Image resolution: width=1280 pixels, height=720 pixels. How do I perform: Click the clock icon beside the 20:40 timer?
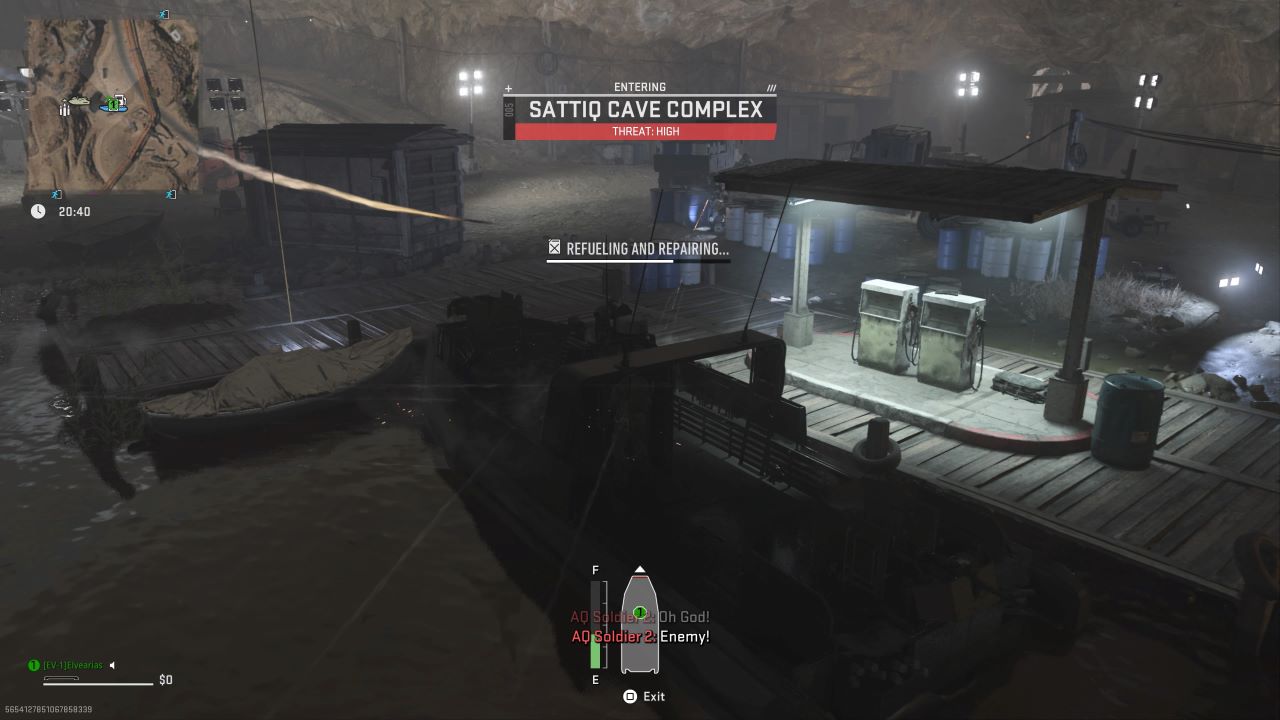pyautogui.click(x=38, y=210)
